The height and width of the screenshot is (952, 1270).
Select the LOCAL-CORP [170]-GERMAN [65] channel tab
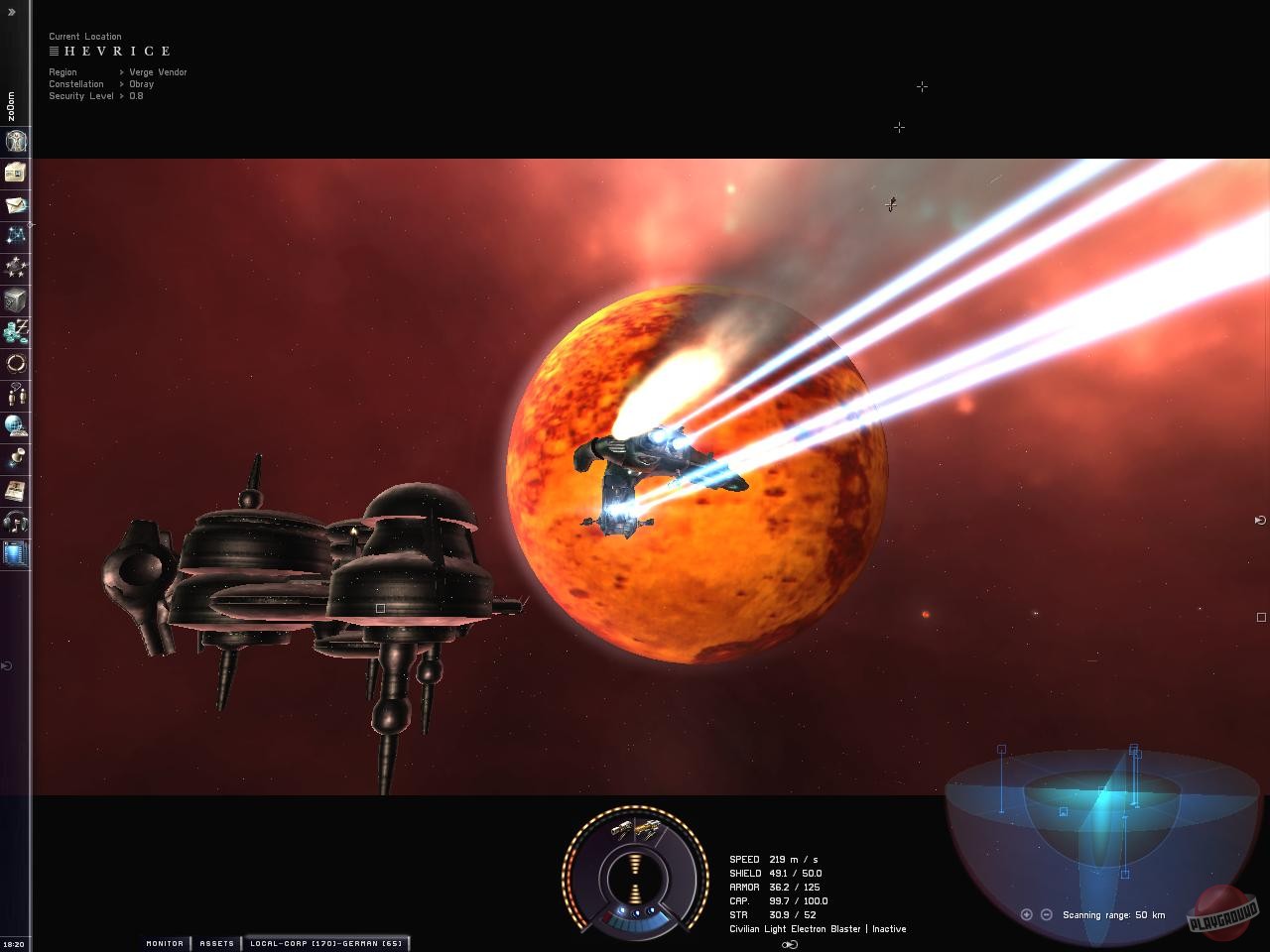[327, 943]
